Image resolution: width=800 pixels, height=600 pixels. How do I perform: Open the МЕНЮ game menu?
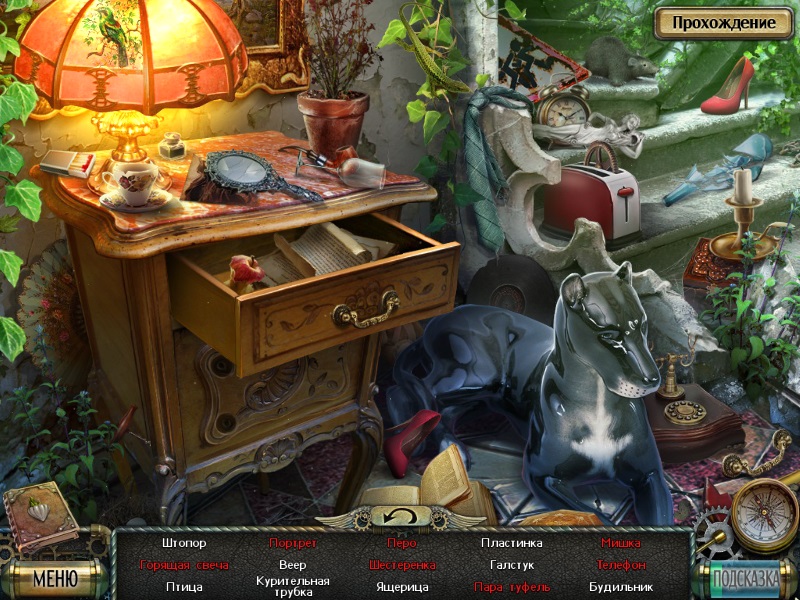tap(54, 577)
